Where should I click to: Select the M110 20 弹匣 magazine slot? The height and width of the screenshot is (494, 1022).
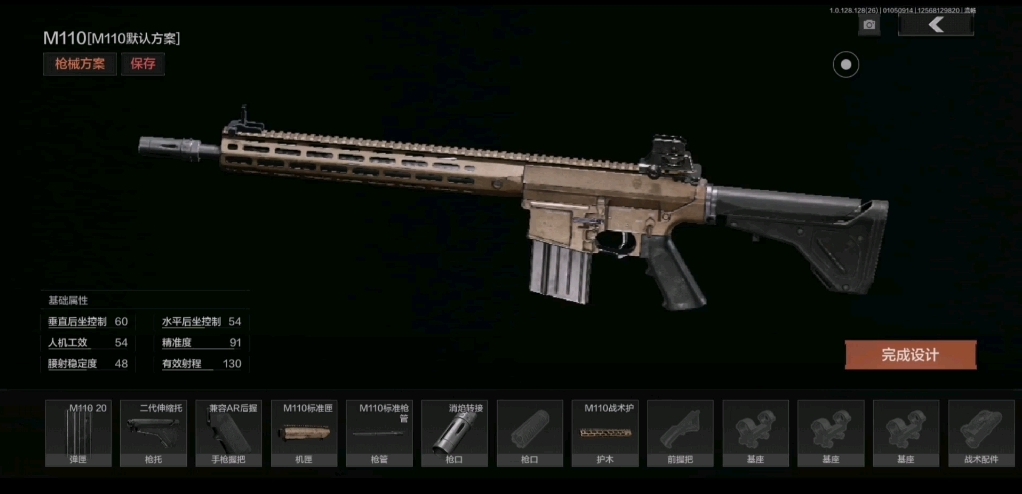(x=78, y=433)
